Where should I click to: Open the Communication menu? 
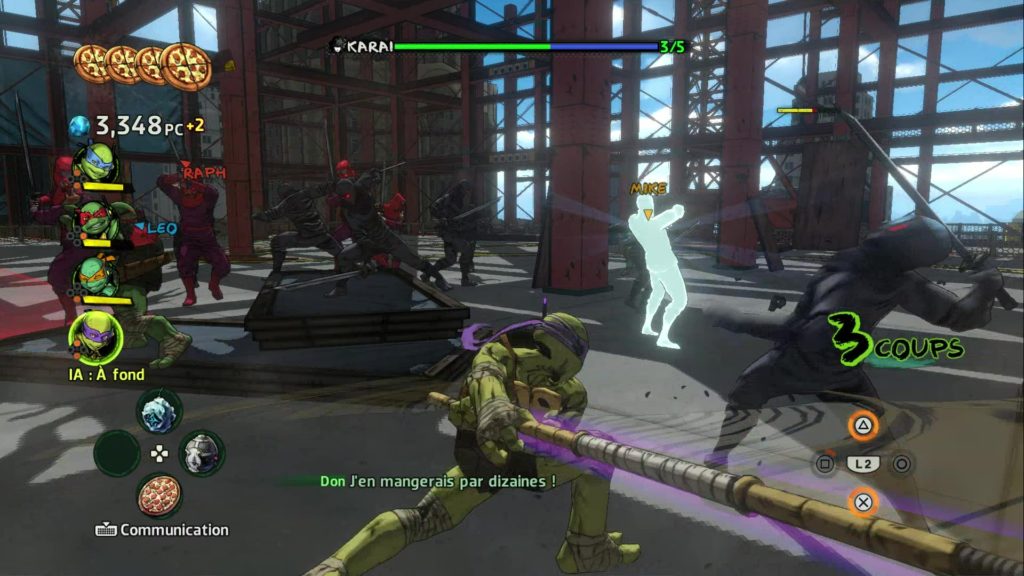163,530
